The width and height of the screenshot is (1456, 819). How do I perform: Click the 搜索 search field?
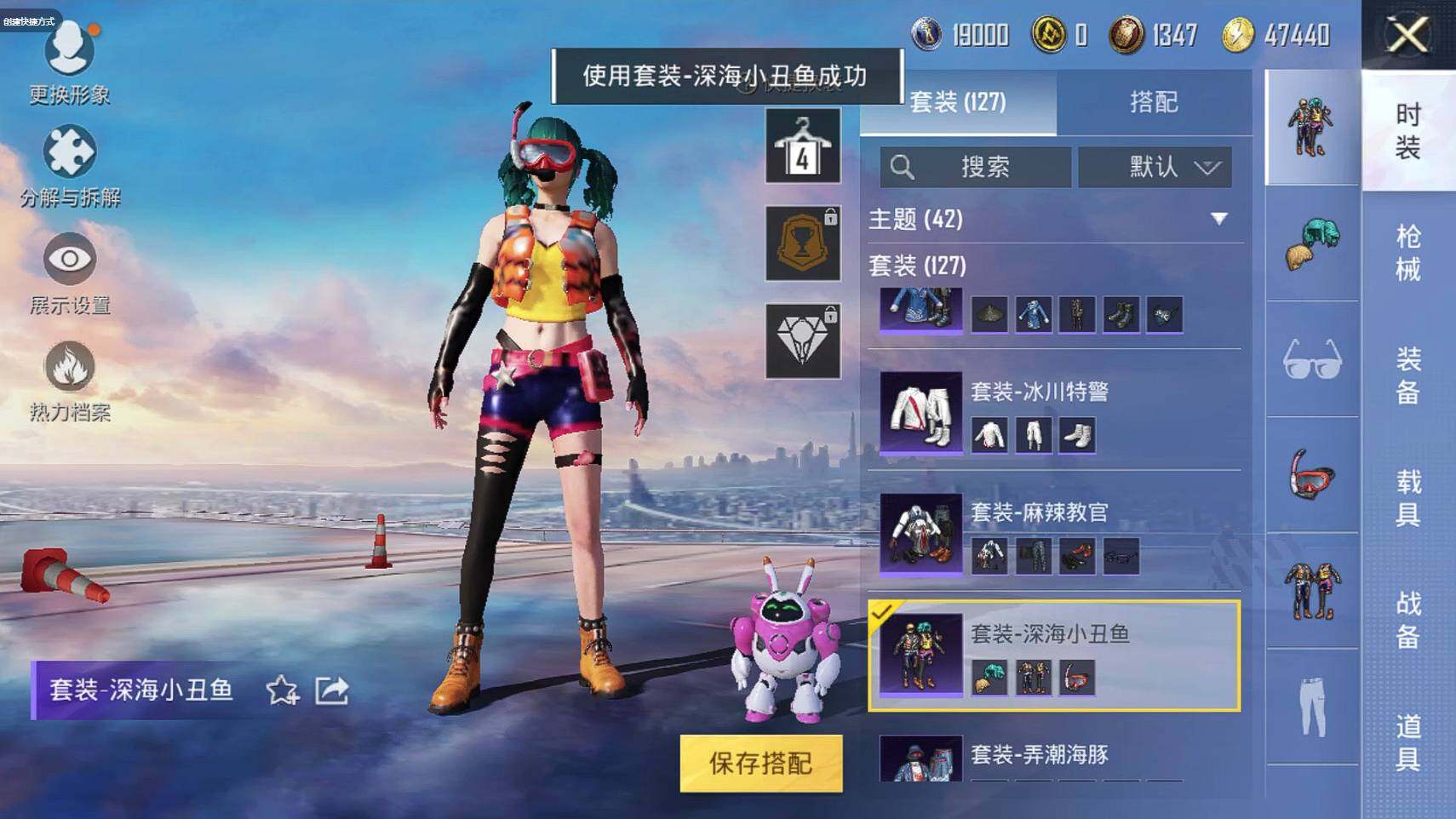(x=976, y=167)
